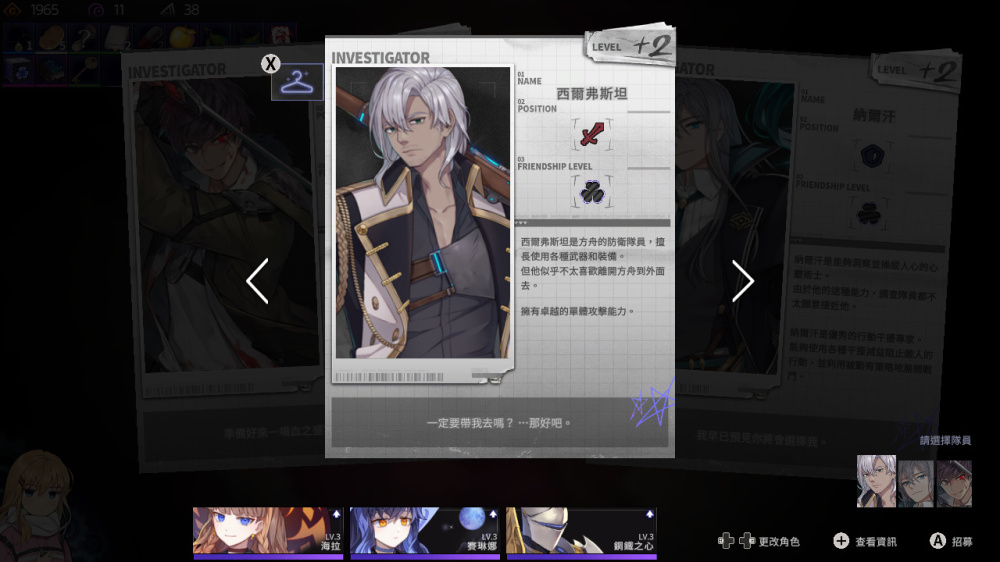The image size is (1000, 562).
Task: Choose the red-eyed candidate thumbnail
Action: (x=954, y=482)
